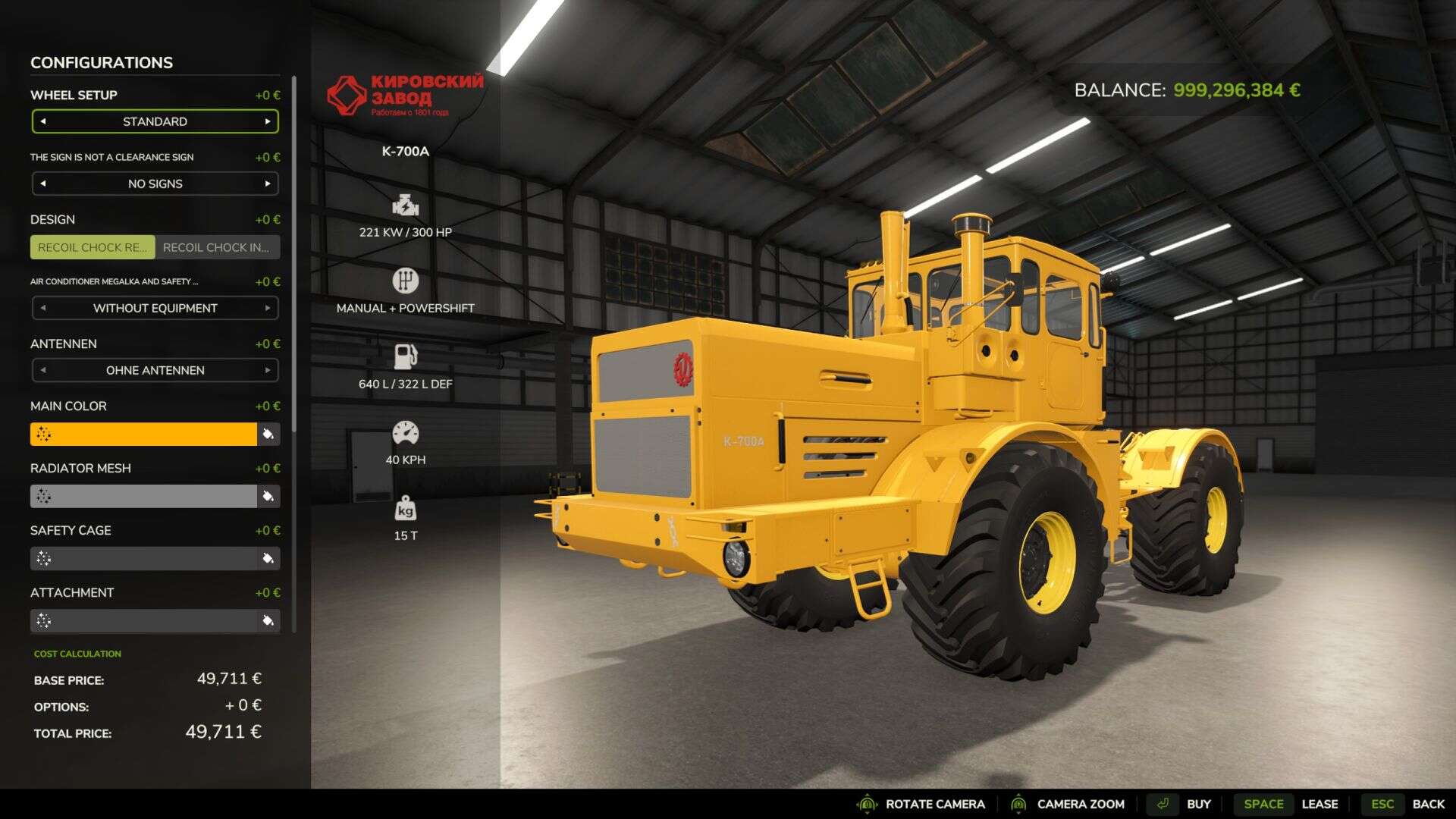Pick a Radiator Mesh color
This screenshot has width=1456, height=819.
(144, 496)
